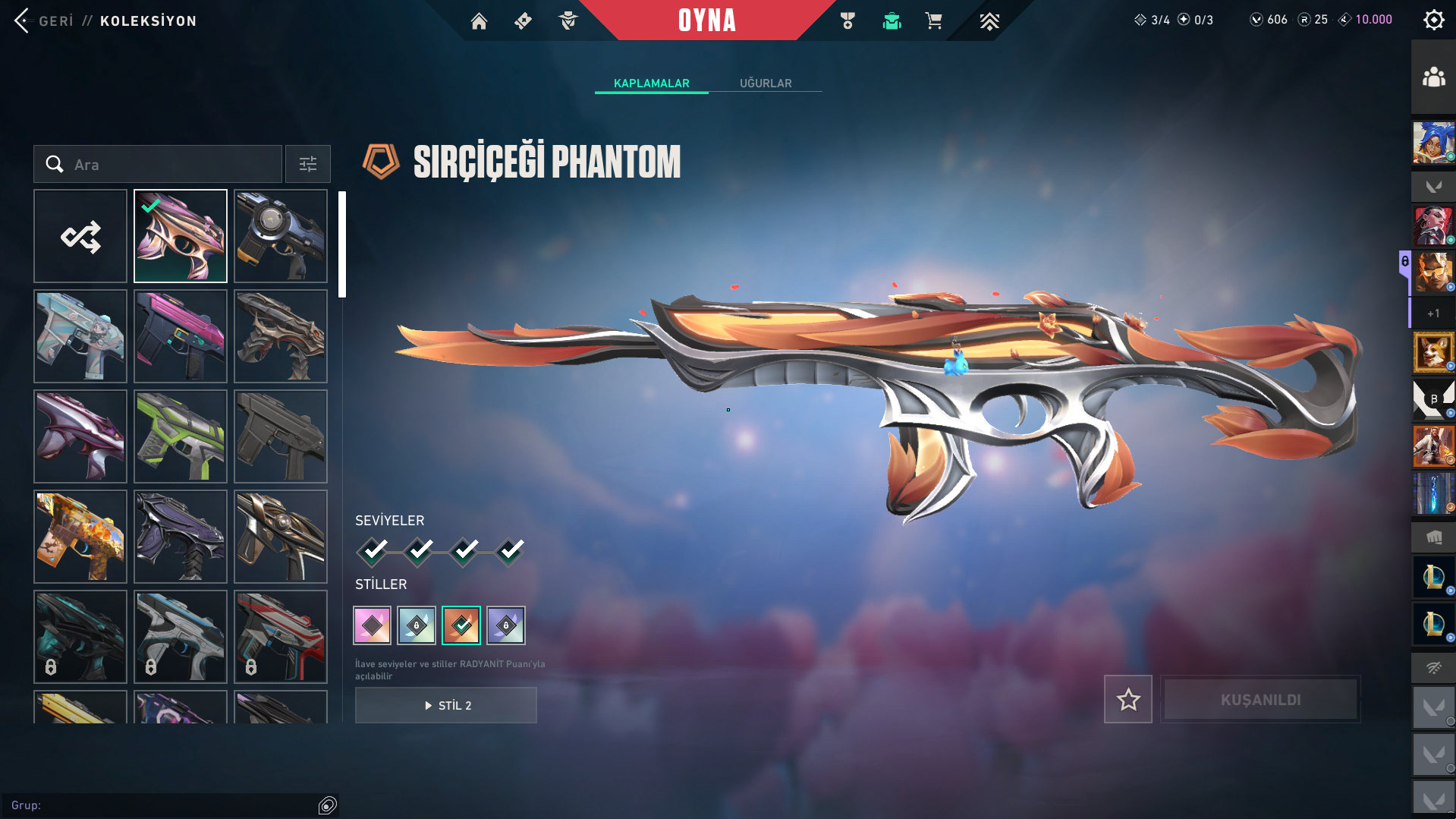Open the home screen icon
1456x819 pixels.
[479, 21]
